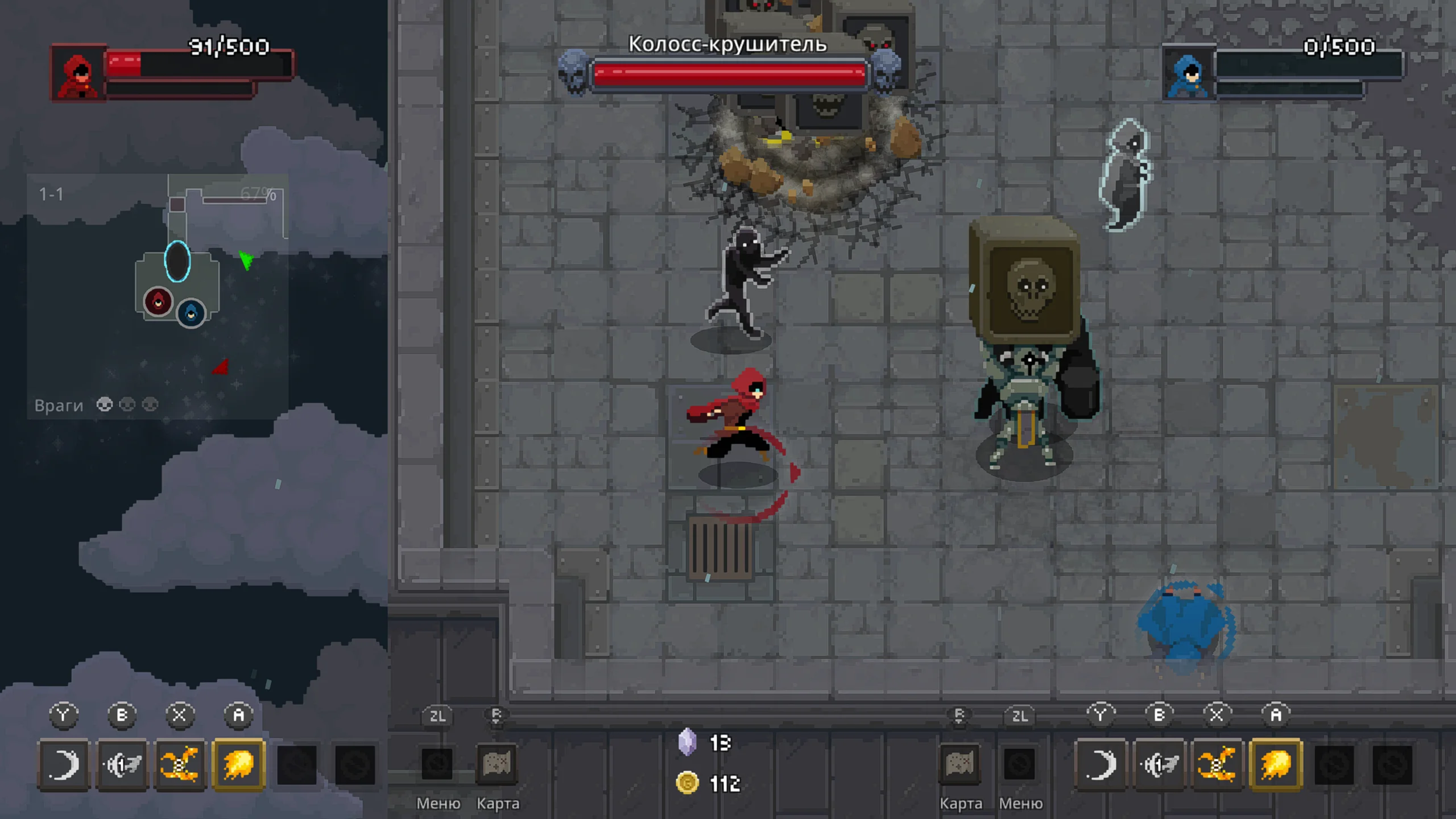Open red wizard's Карта map icon
Image resolution: width=1456 pixels, height=819 pixels.
(x=497, y=764)
